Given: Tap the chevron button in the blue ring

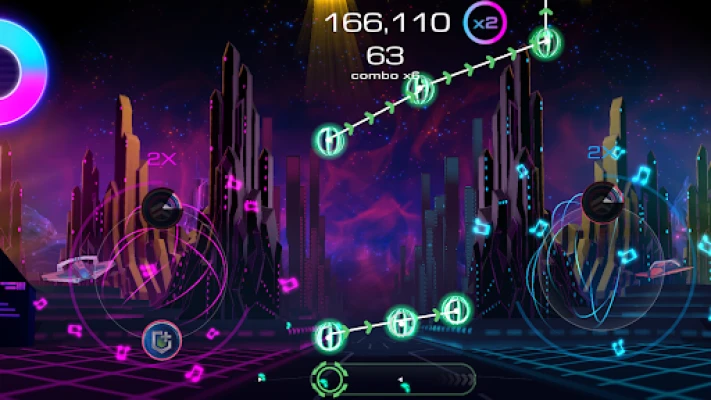Looking at the screenshot, I should tap(601, 201).
